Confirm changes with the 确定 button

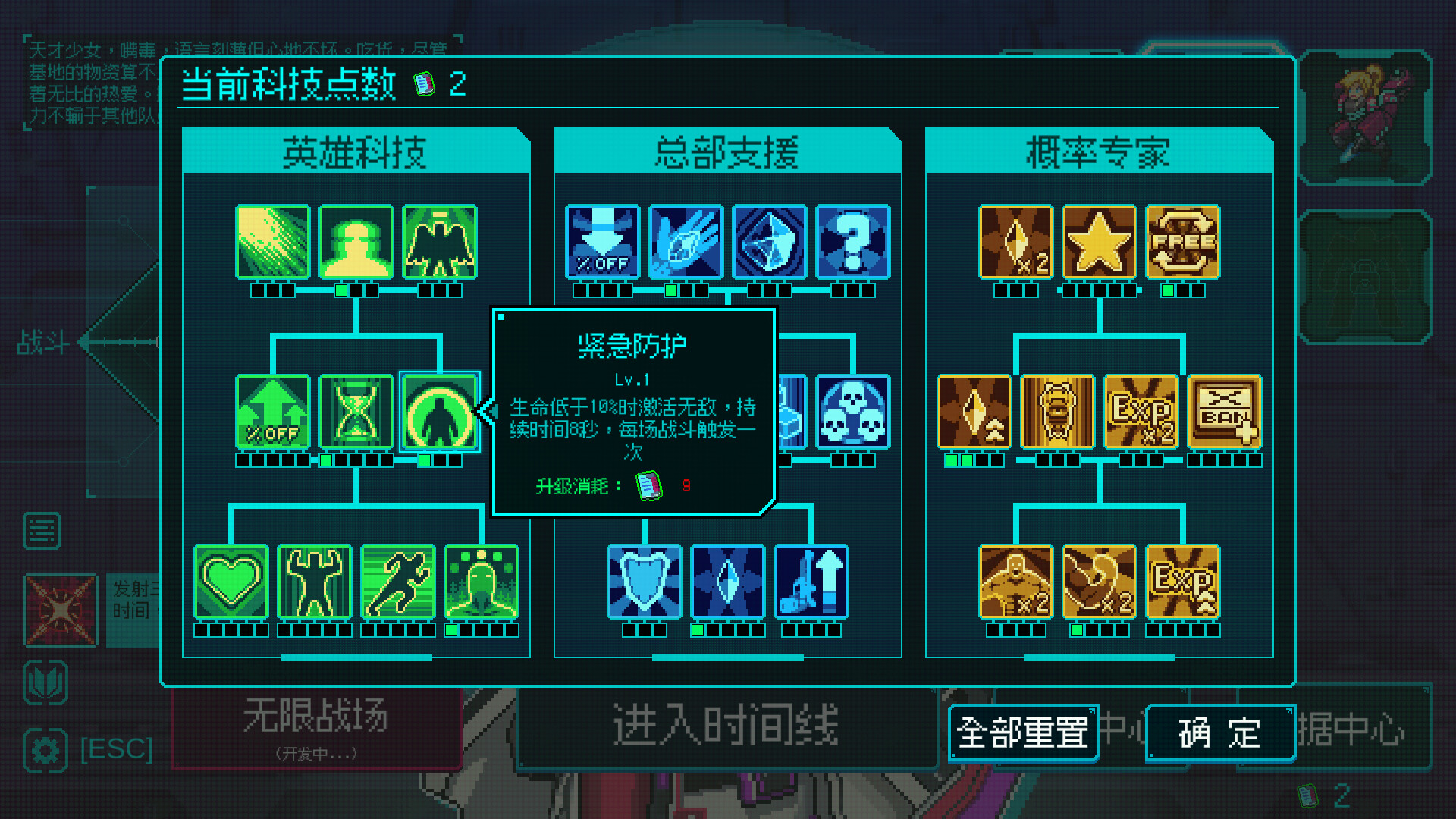1219,733
